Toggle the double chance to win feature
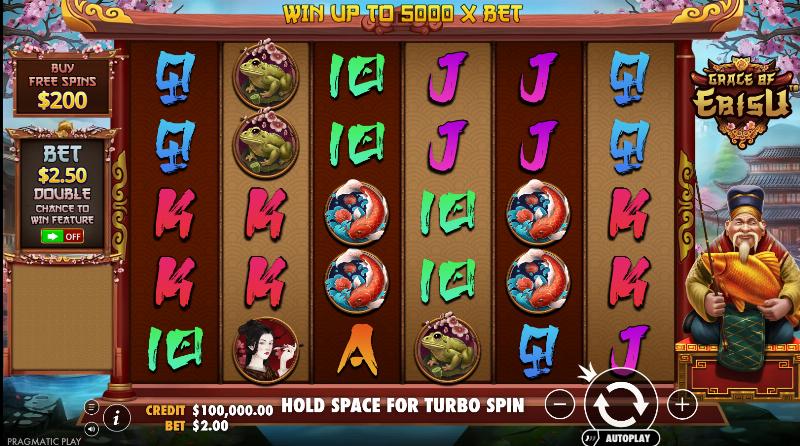 click(x=62, y=236)
